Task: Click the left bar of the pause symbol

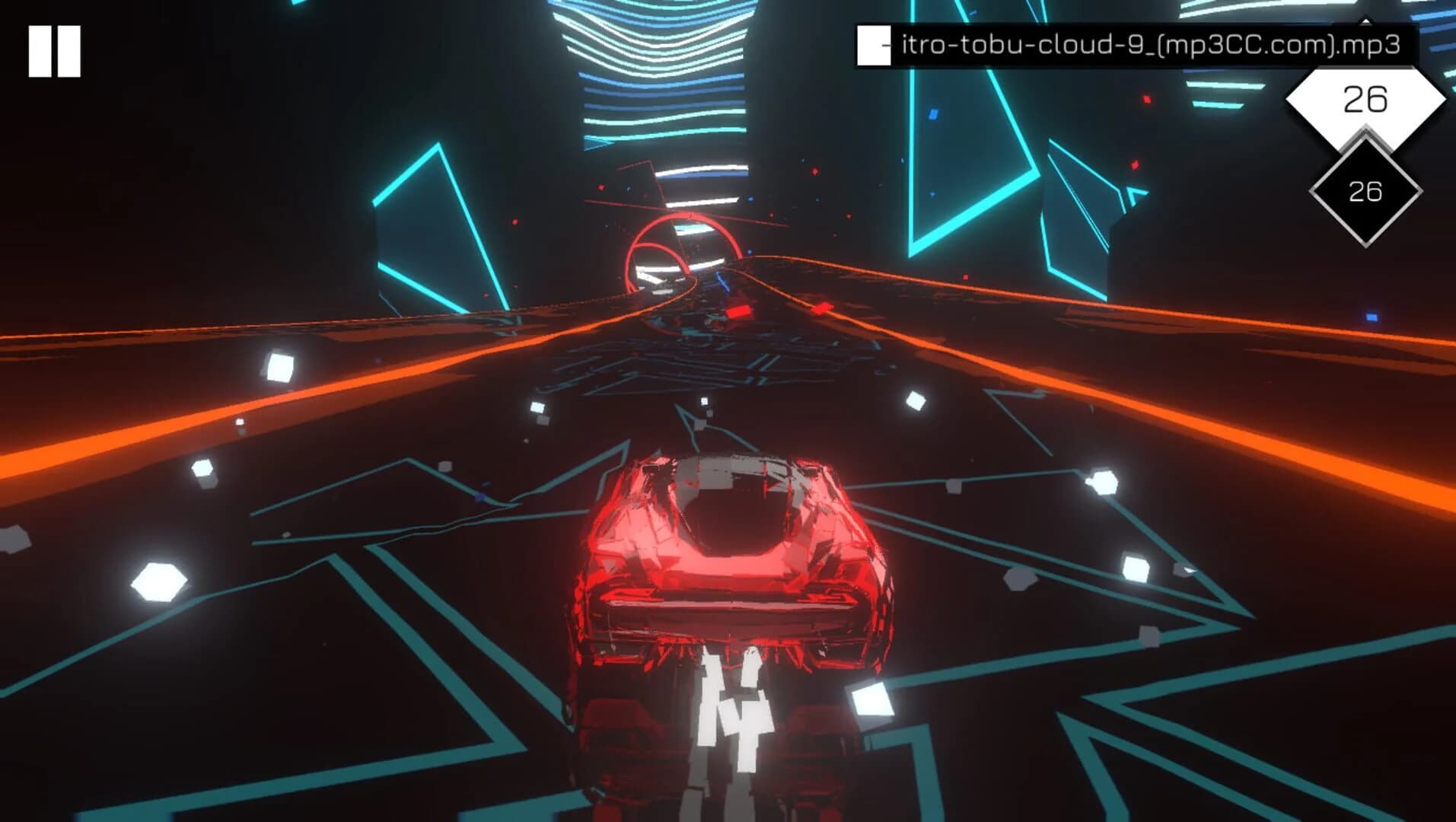Action: click(38, 49)
